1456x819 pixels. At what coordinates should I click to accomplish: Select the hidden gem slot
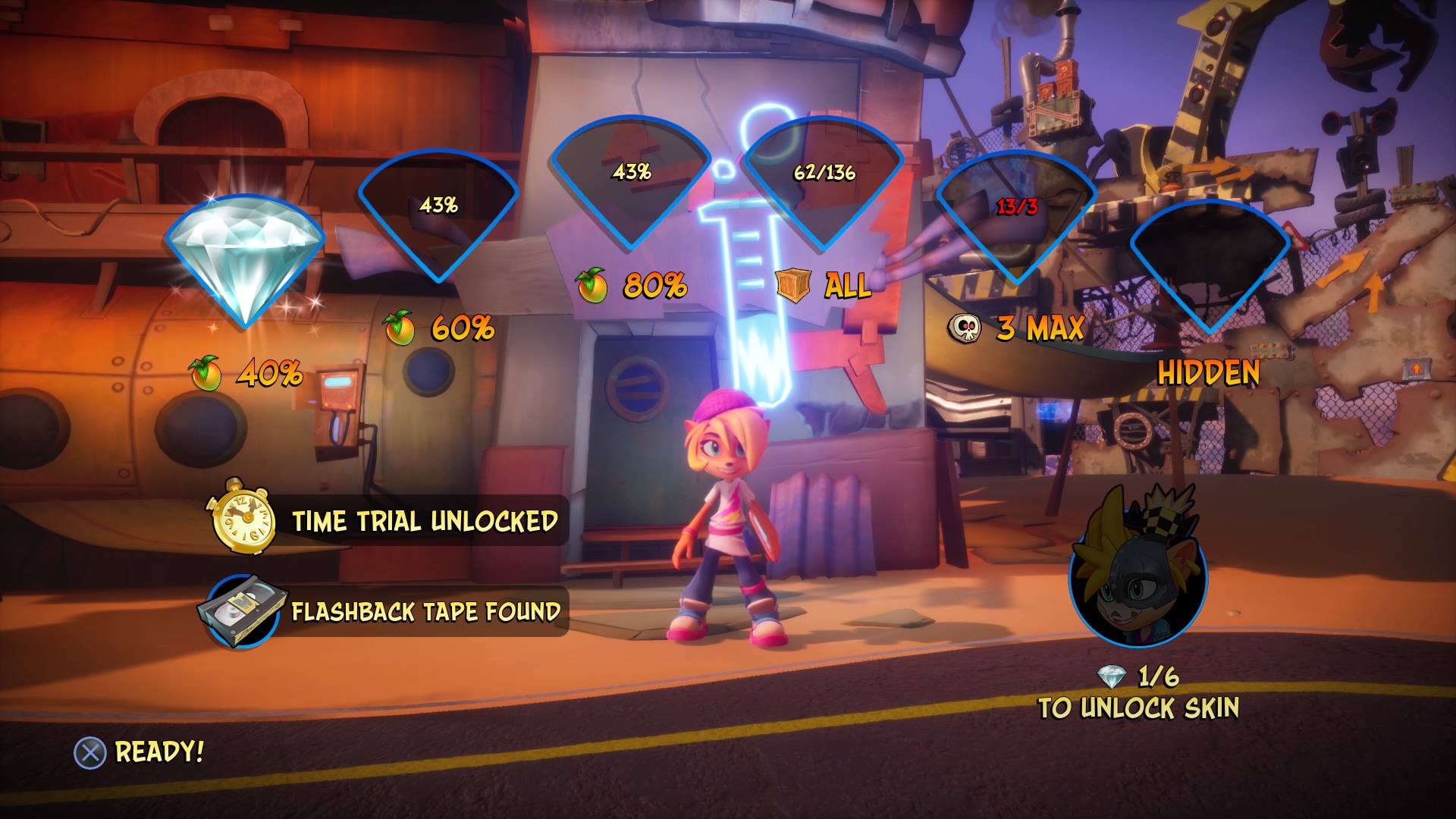pyautogui.click(x=1210, y=258)
